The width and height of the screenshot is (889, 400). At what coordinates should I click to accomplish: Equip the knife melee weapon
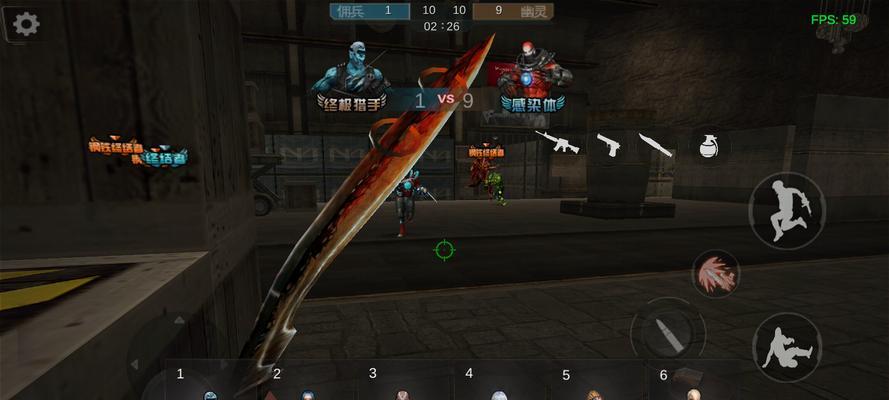(x=656, y=144)
